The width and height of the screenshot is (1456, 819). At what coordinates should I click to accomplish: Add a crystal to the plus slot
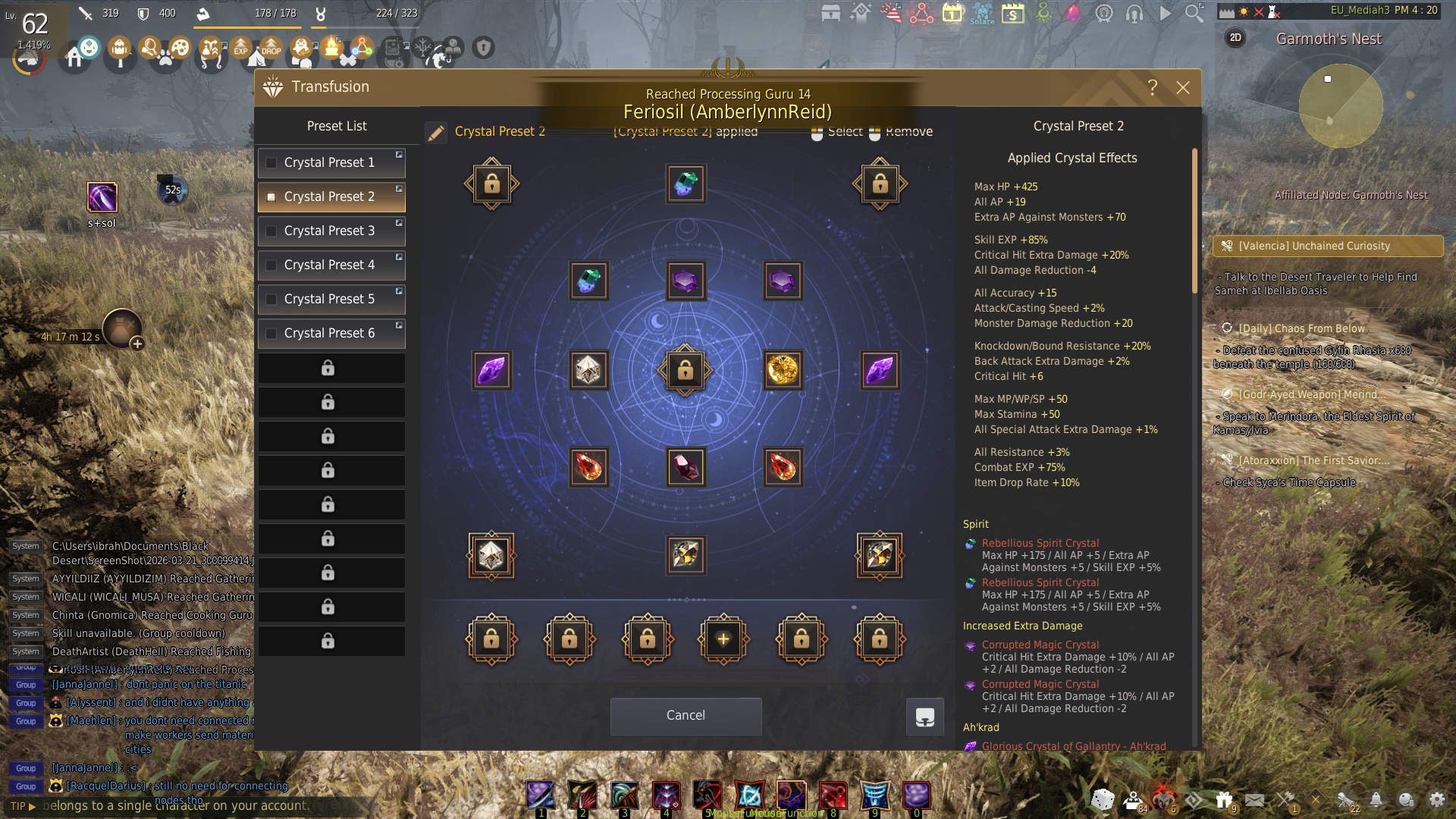723,640
